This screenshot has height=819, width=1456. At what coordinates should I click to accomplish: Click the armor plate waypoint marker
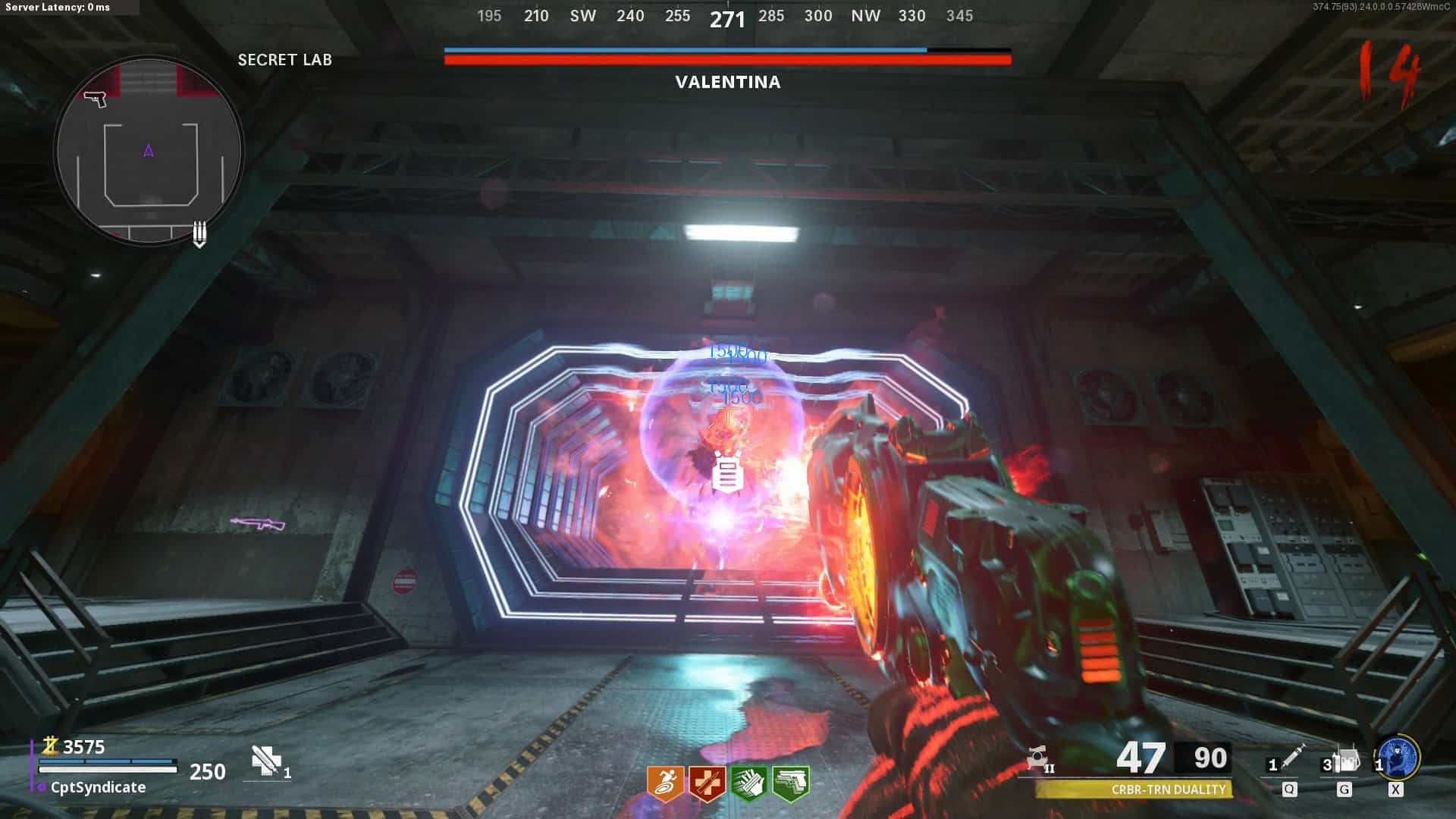tap(727, 472)
